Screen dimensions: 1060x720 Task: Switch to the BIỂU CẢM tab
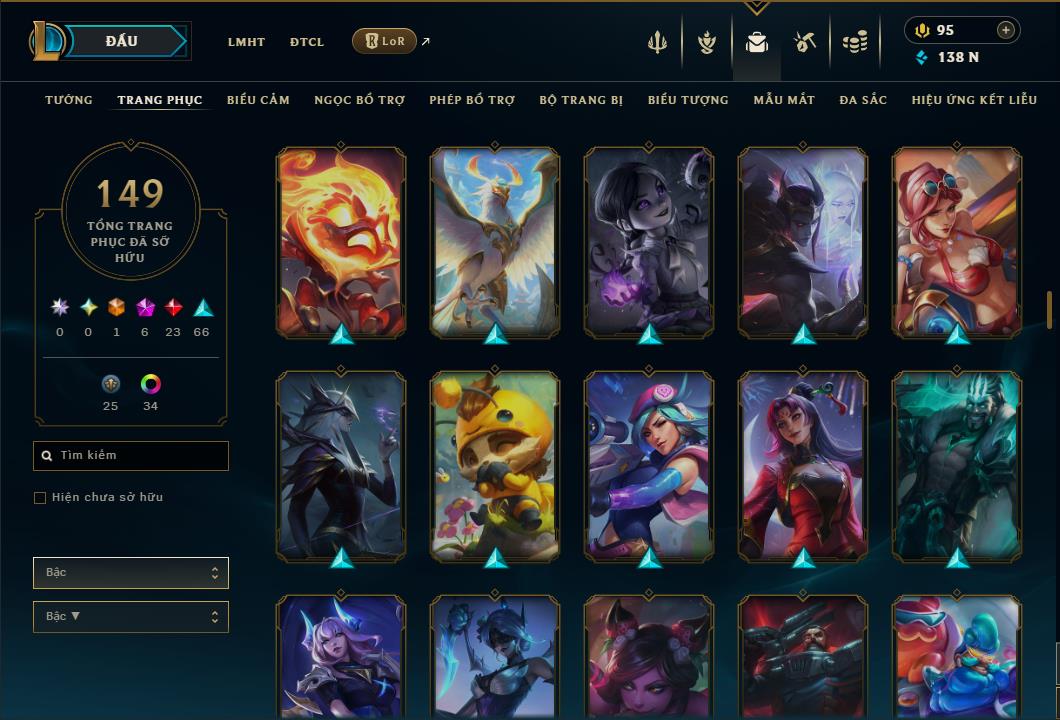pos(258,100)
